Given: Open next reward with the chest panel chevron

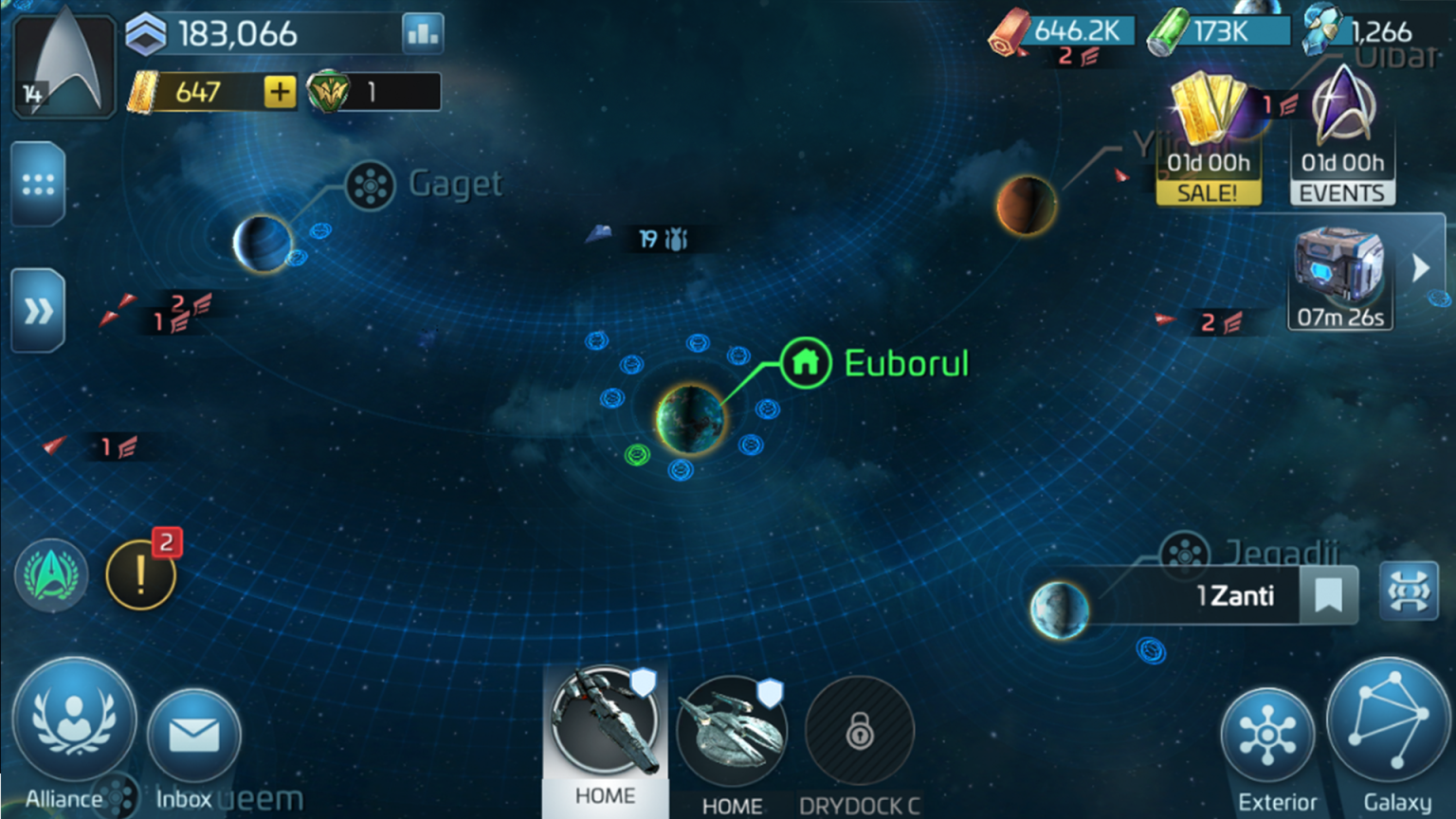Looking at the screenshot, I should (x=1421, y=268).
